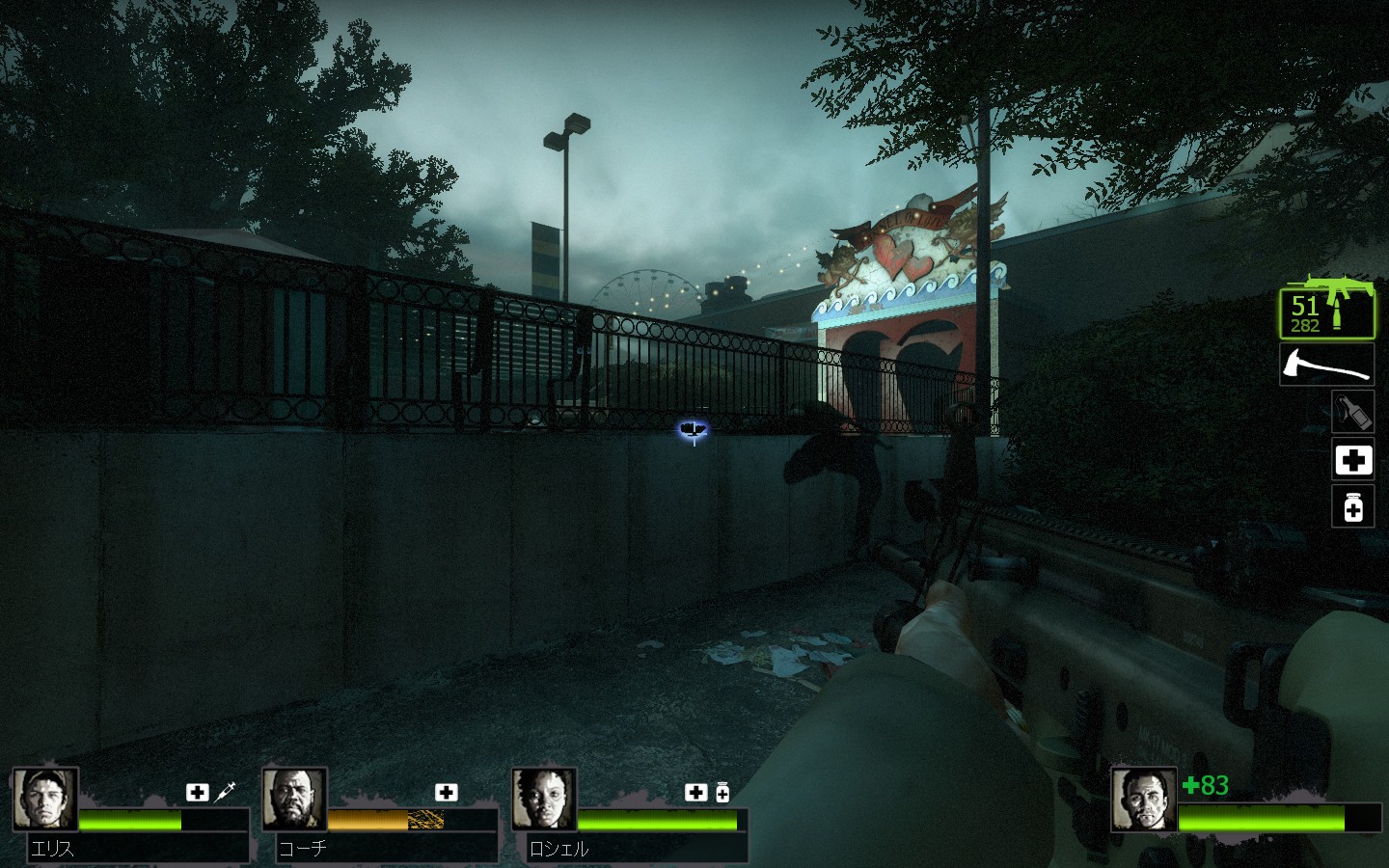Choose the first aid kit inventory slot
1389x868 pixels.
1352,460
